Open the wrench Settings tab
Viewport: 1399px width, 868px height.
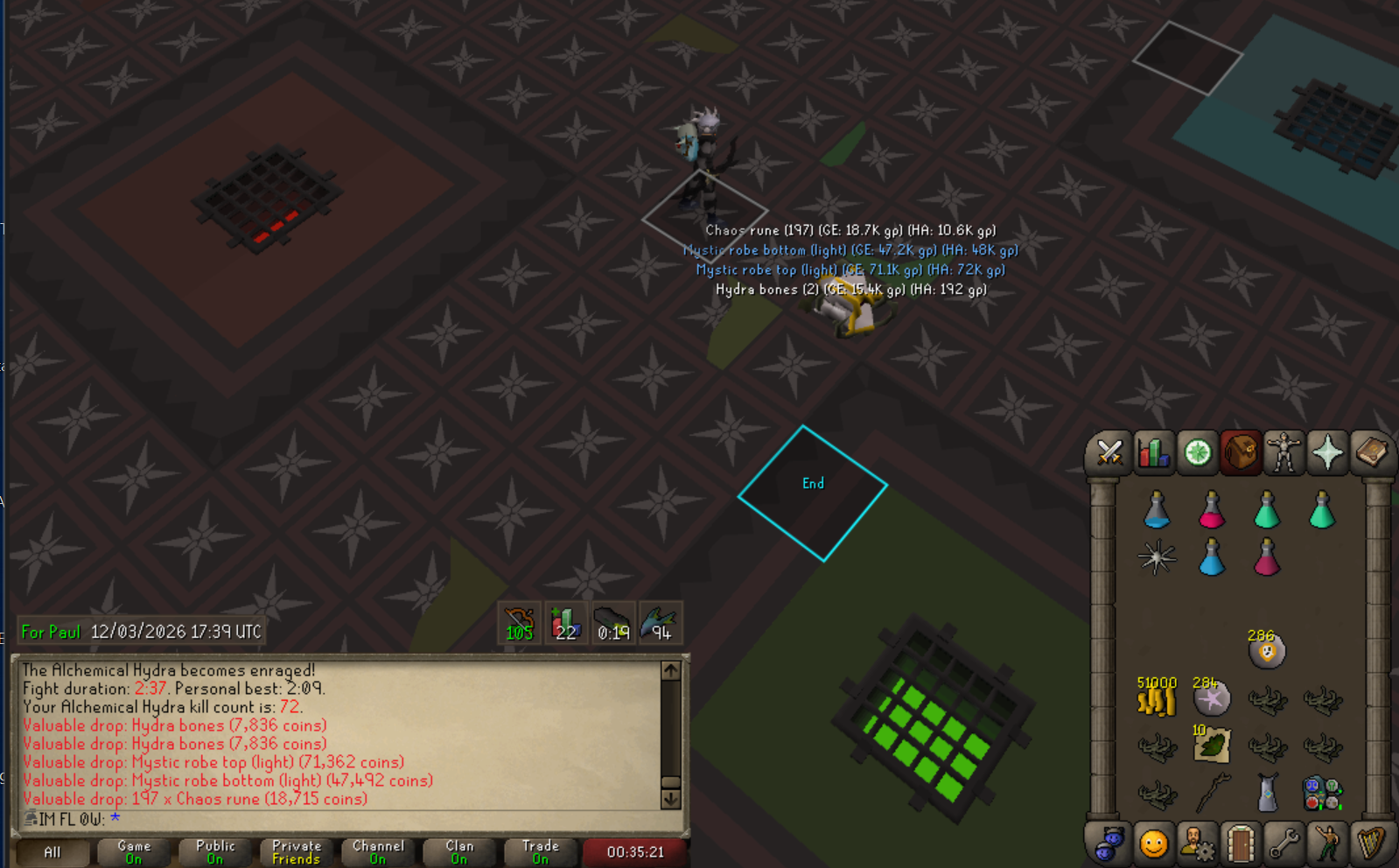point(1284,844)
